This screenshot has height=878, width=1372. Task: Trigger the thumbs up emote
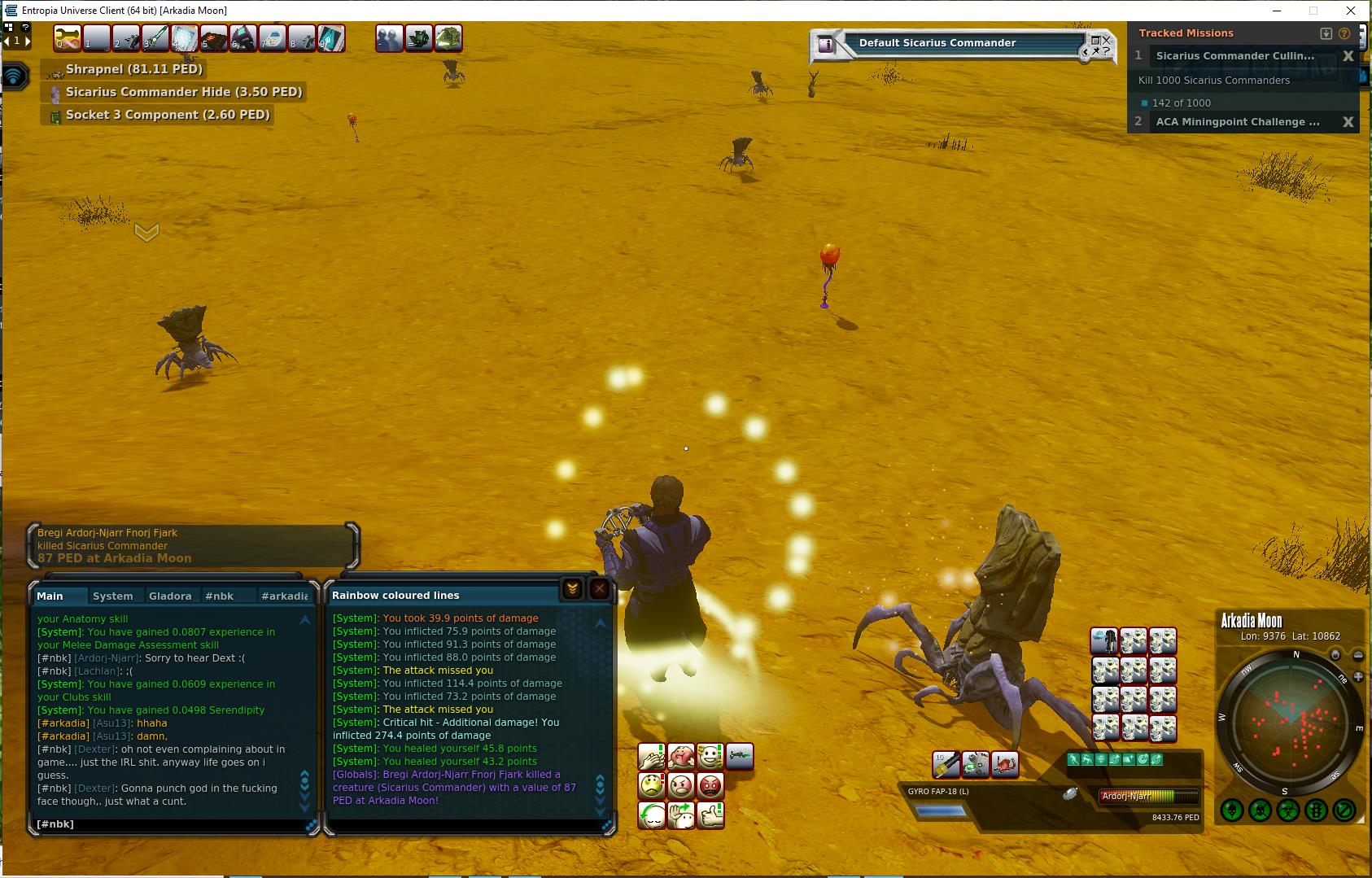[x=710, y=815]
